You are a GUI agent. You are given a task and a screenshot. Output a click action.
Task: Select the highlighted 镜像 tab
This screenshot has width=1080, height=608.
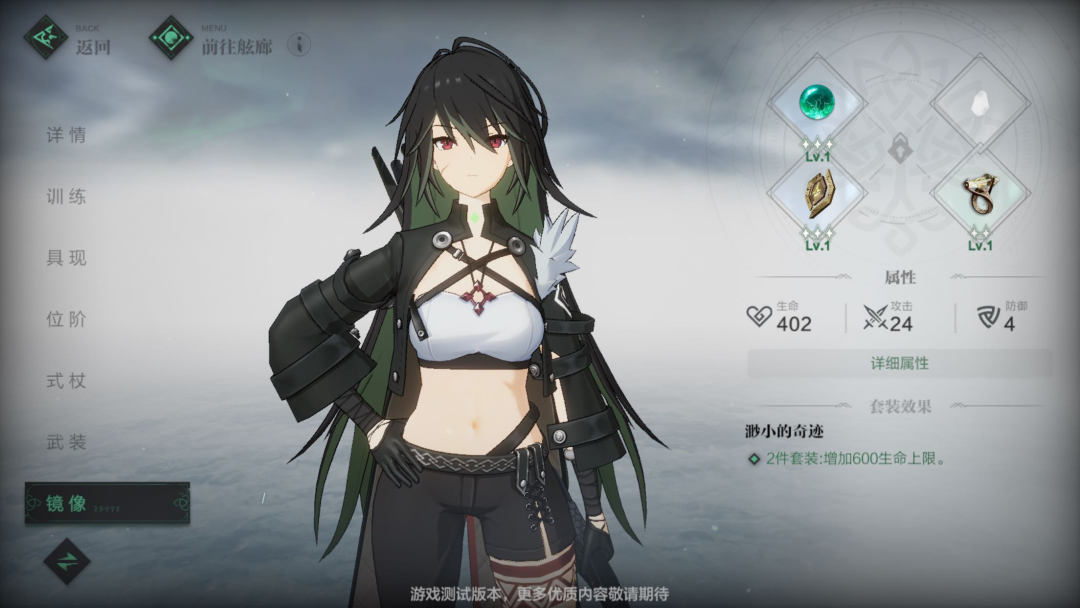(x=106, y=503)
